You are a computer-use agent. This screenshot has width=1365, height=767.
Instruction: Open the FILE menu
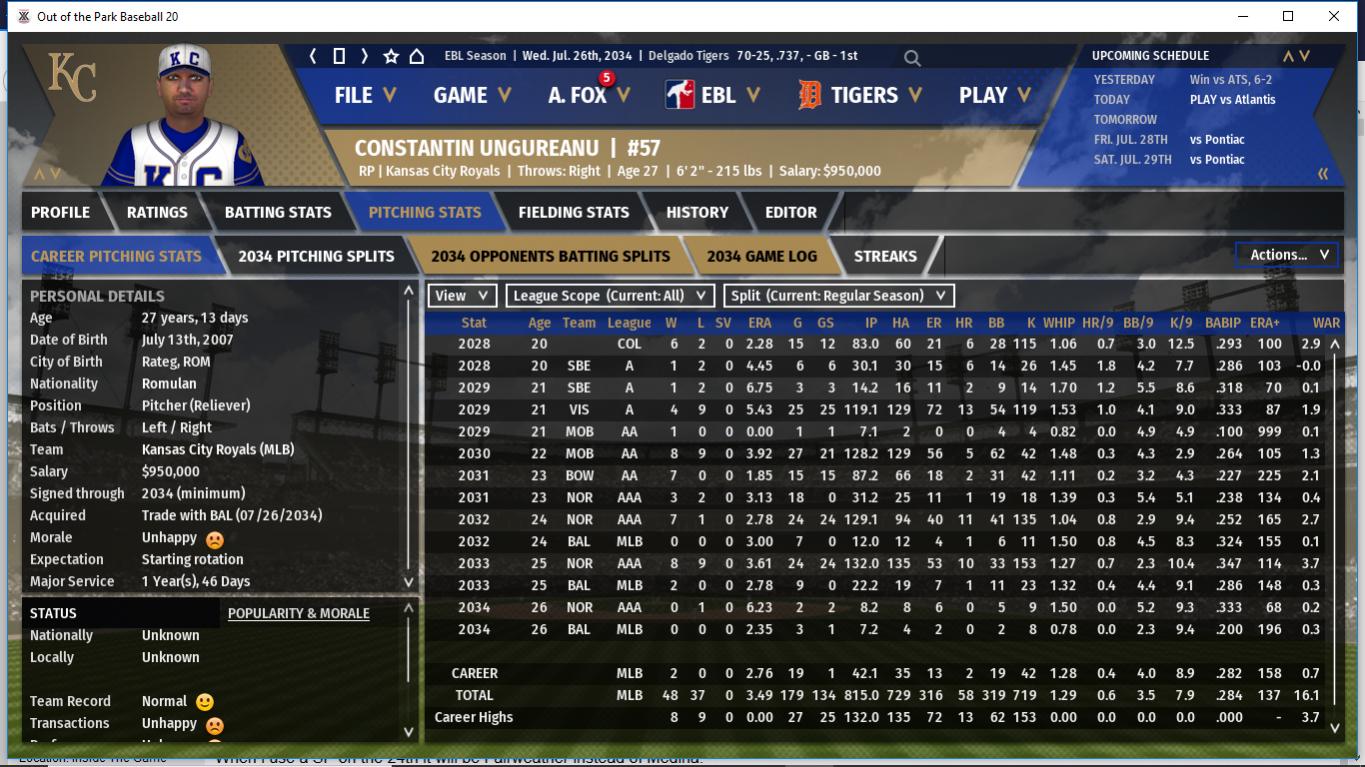point(364,95)
